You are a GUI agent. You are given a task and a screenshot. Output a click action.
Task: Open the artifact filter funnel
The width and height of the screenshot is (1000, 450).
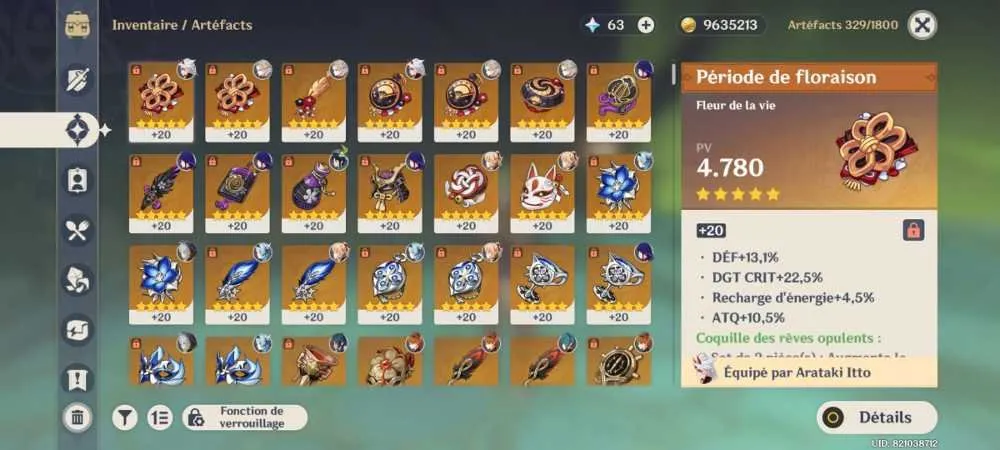click(x=124, y=417)
